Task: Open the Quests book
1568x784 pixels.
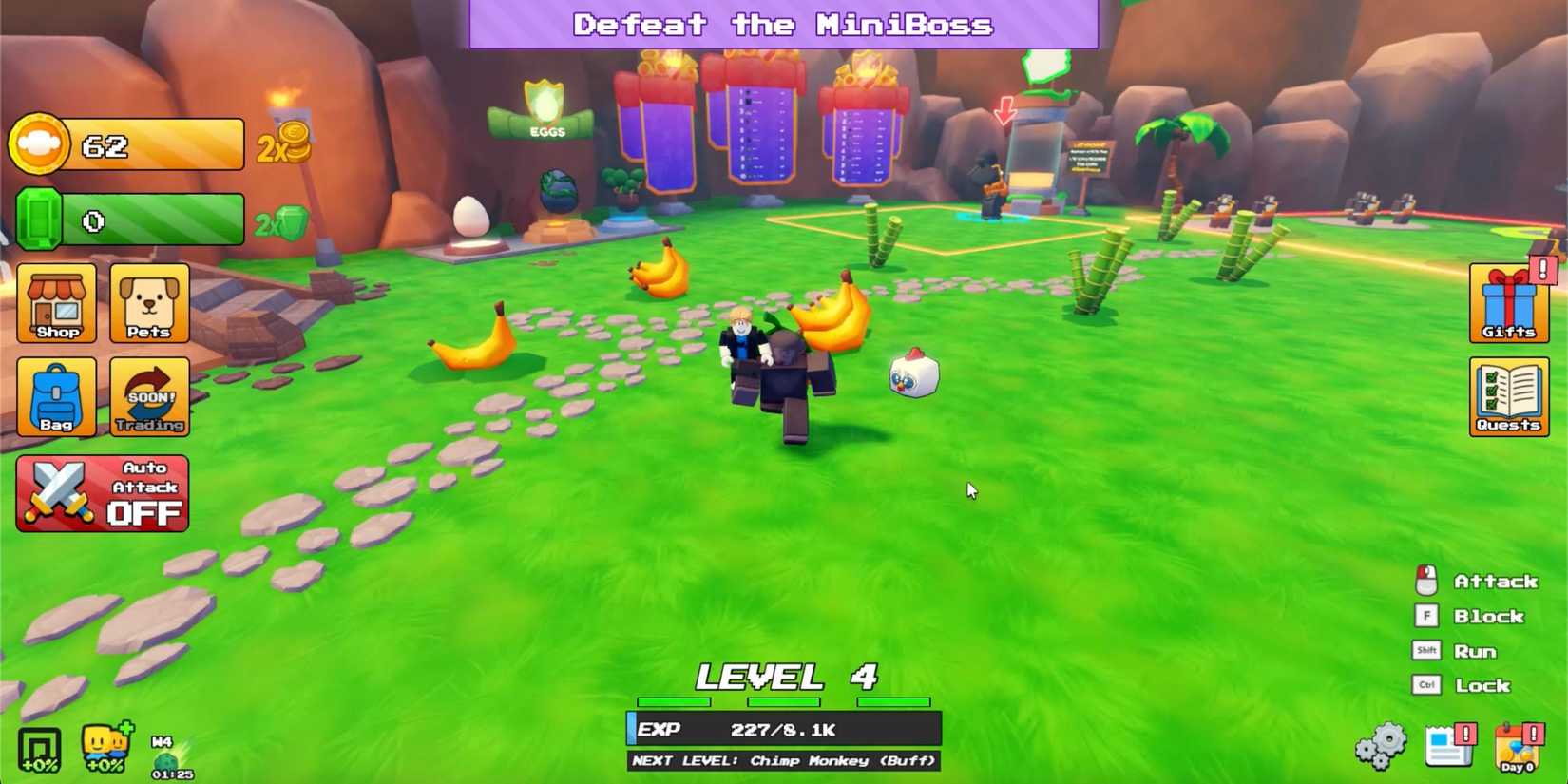Action: tap(1508, 396)
